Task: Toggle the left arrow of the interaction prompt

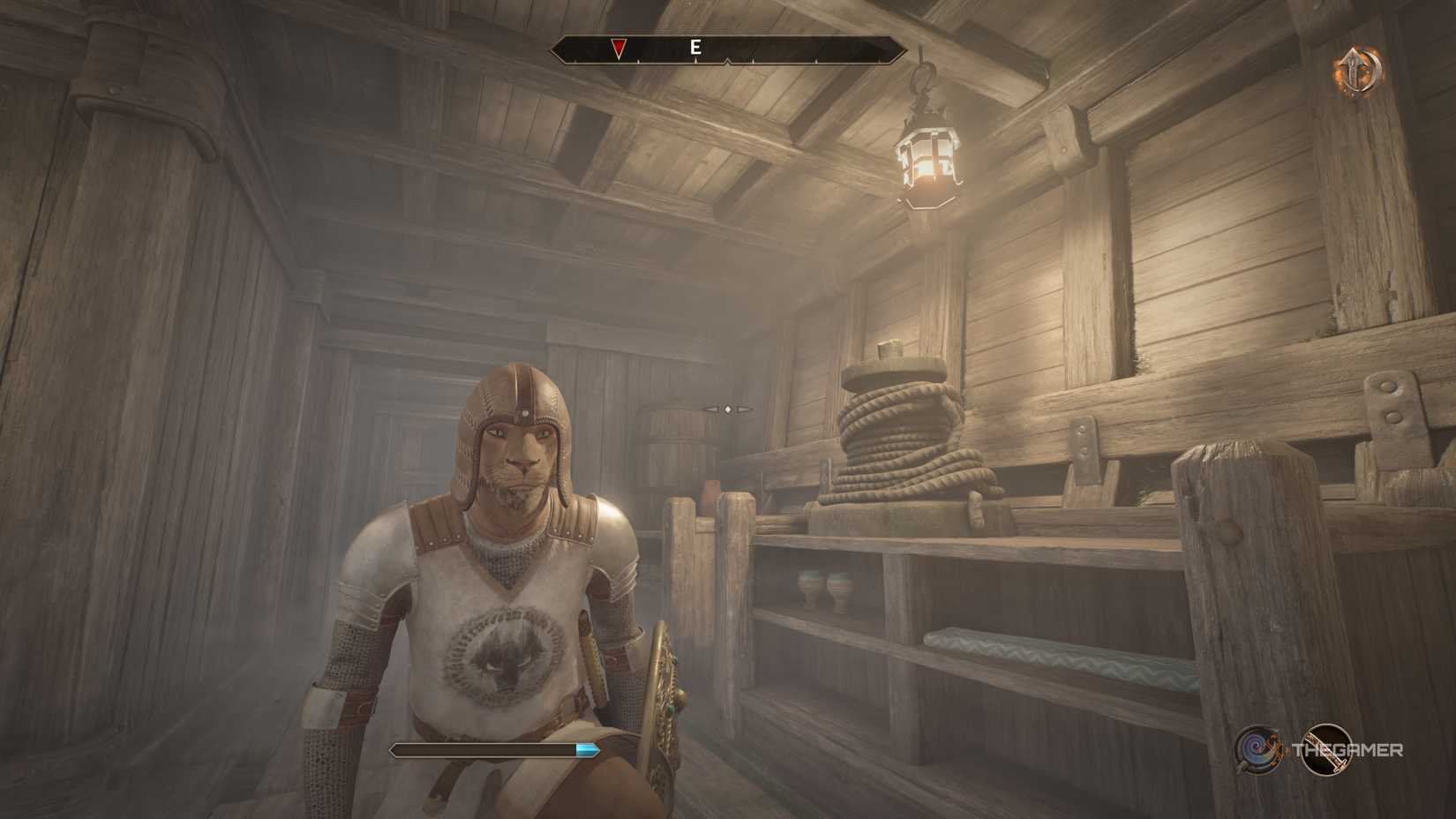Action: [x=711, y=409]
